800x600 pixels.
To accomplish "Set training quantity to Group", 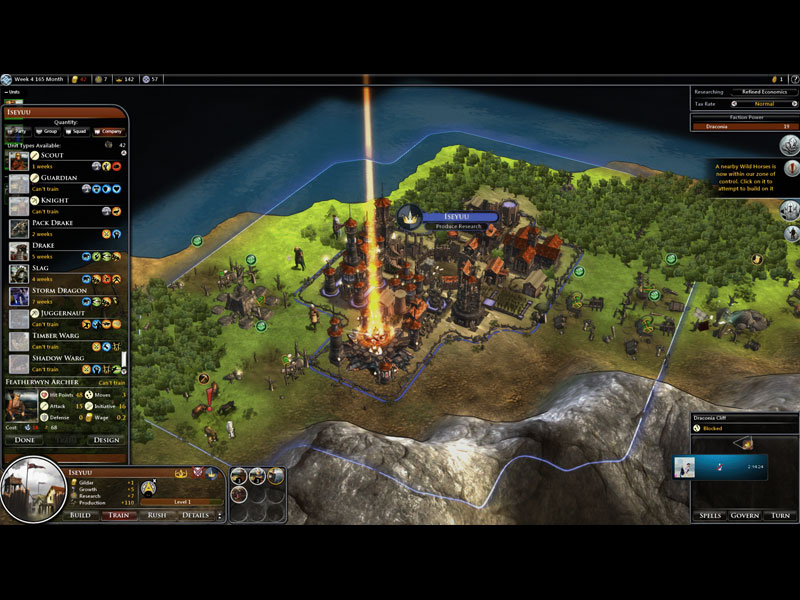I will (x=48, y=131).
